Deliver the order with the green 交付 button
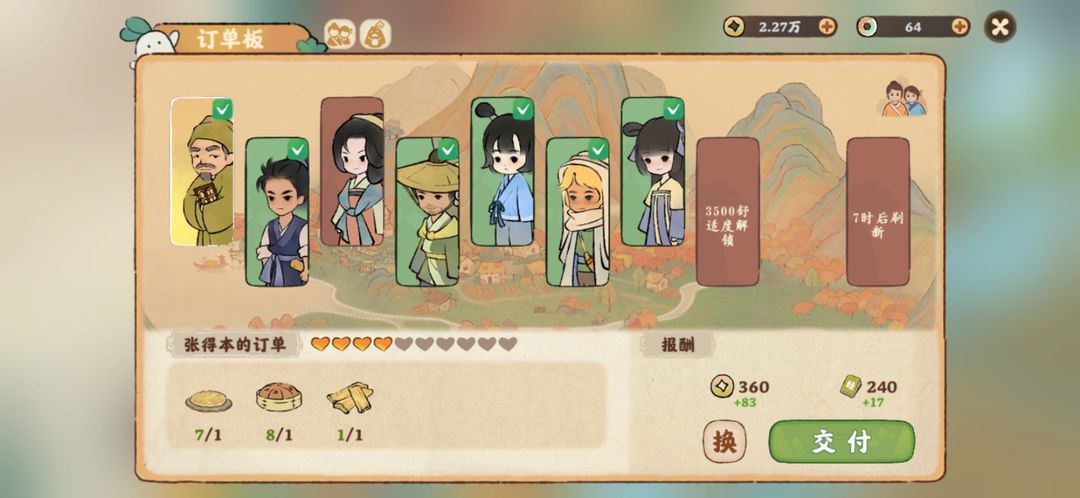Image resolution: width=1080 pixels, height=498 pixels. (x=841, y=441)
